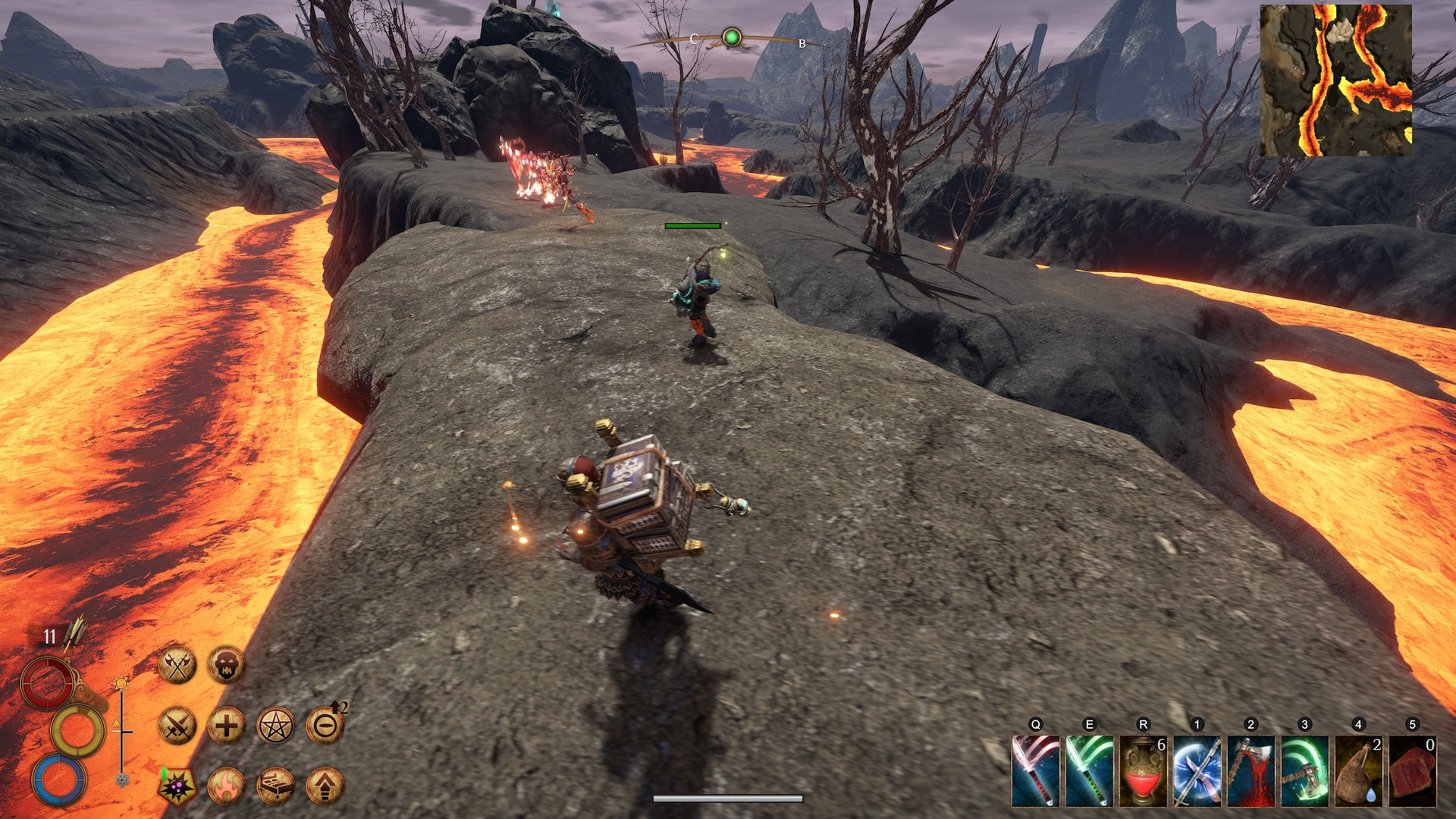
Task: Click the flame status icon
Action: [226, 786]
